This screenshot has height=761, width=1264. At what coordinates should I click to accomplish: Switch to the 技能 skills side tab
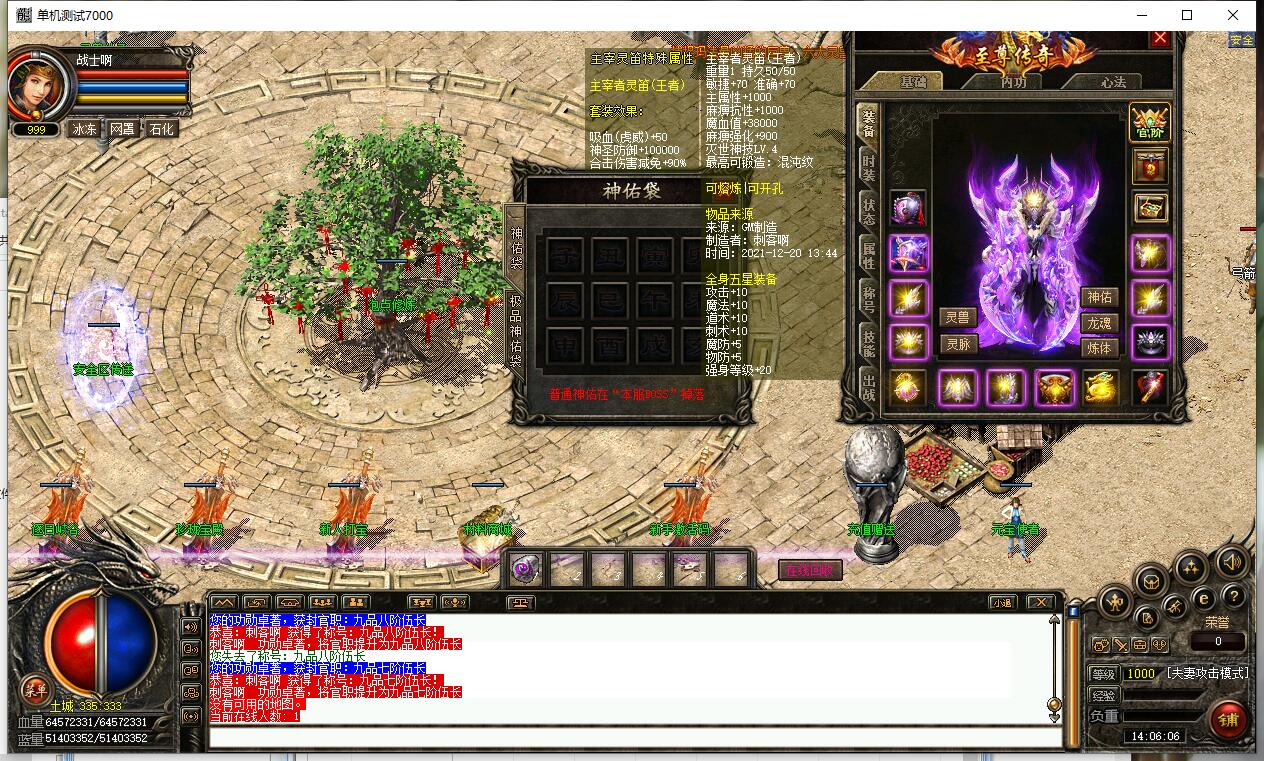point(868,341)
